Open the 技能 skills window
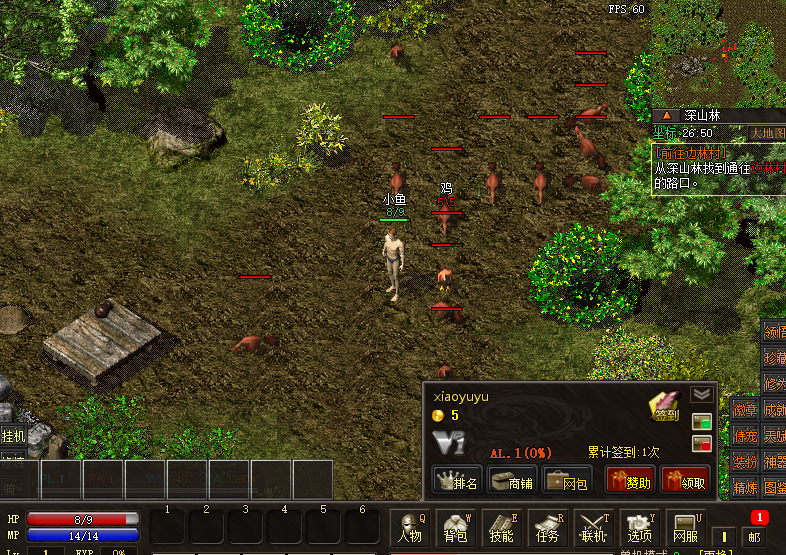 [502, 527]
